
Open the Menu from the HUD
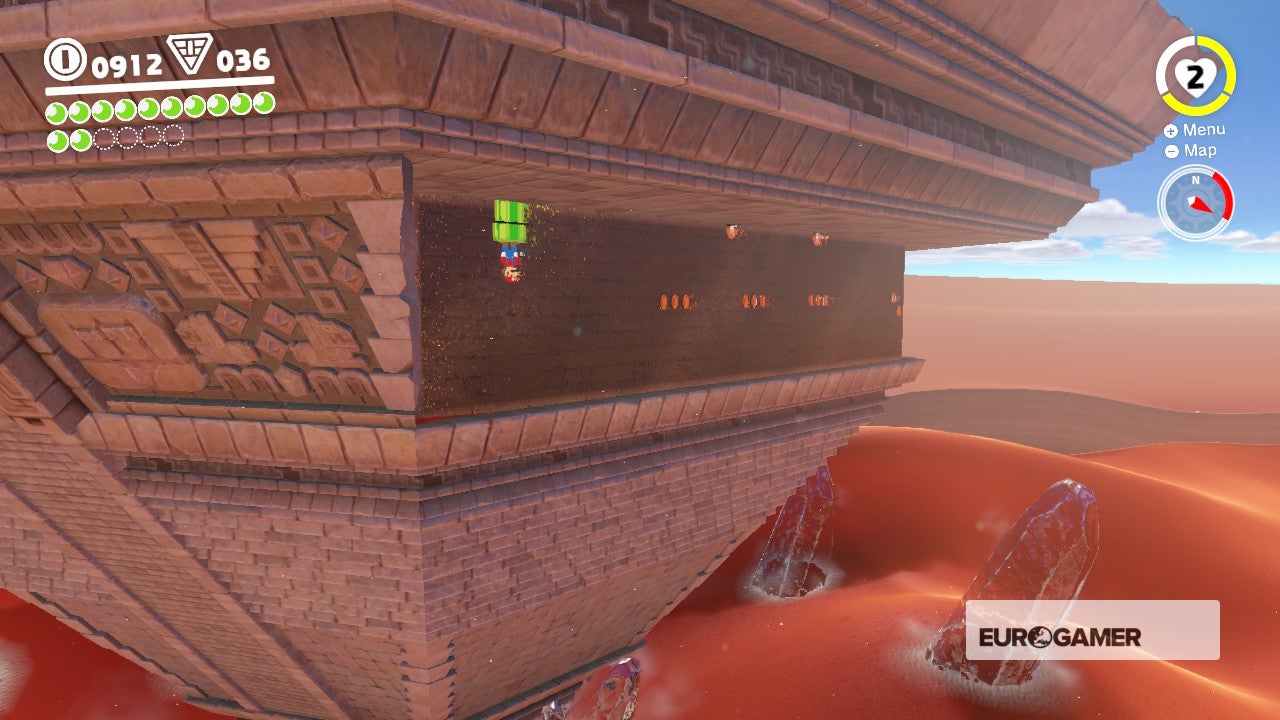click(1204, 130)
